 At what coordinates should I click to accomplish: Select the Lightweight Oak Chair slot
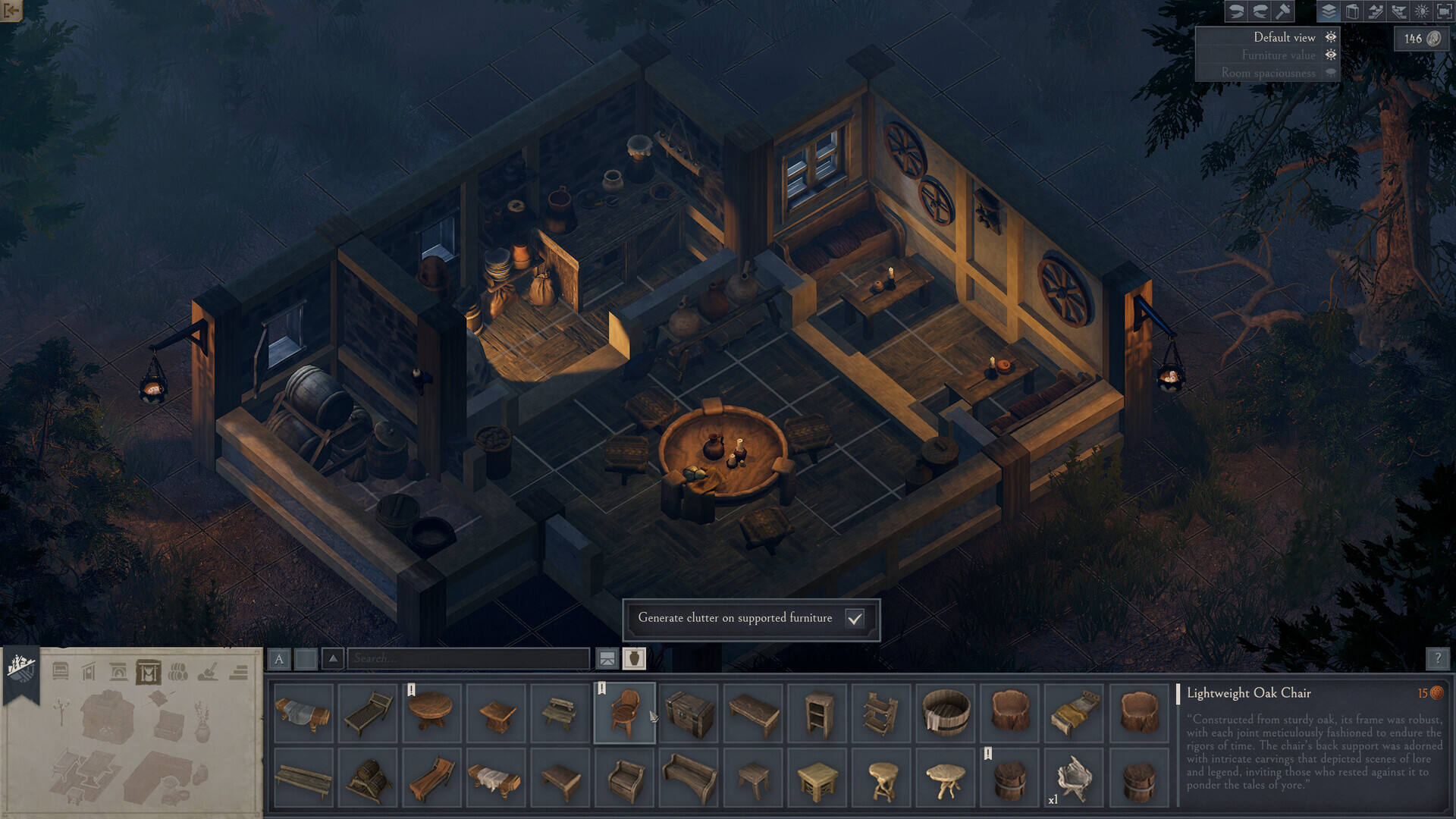625,713
